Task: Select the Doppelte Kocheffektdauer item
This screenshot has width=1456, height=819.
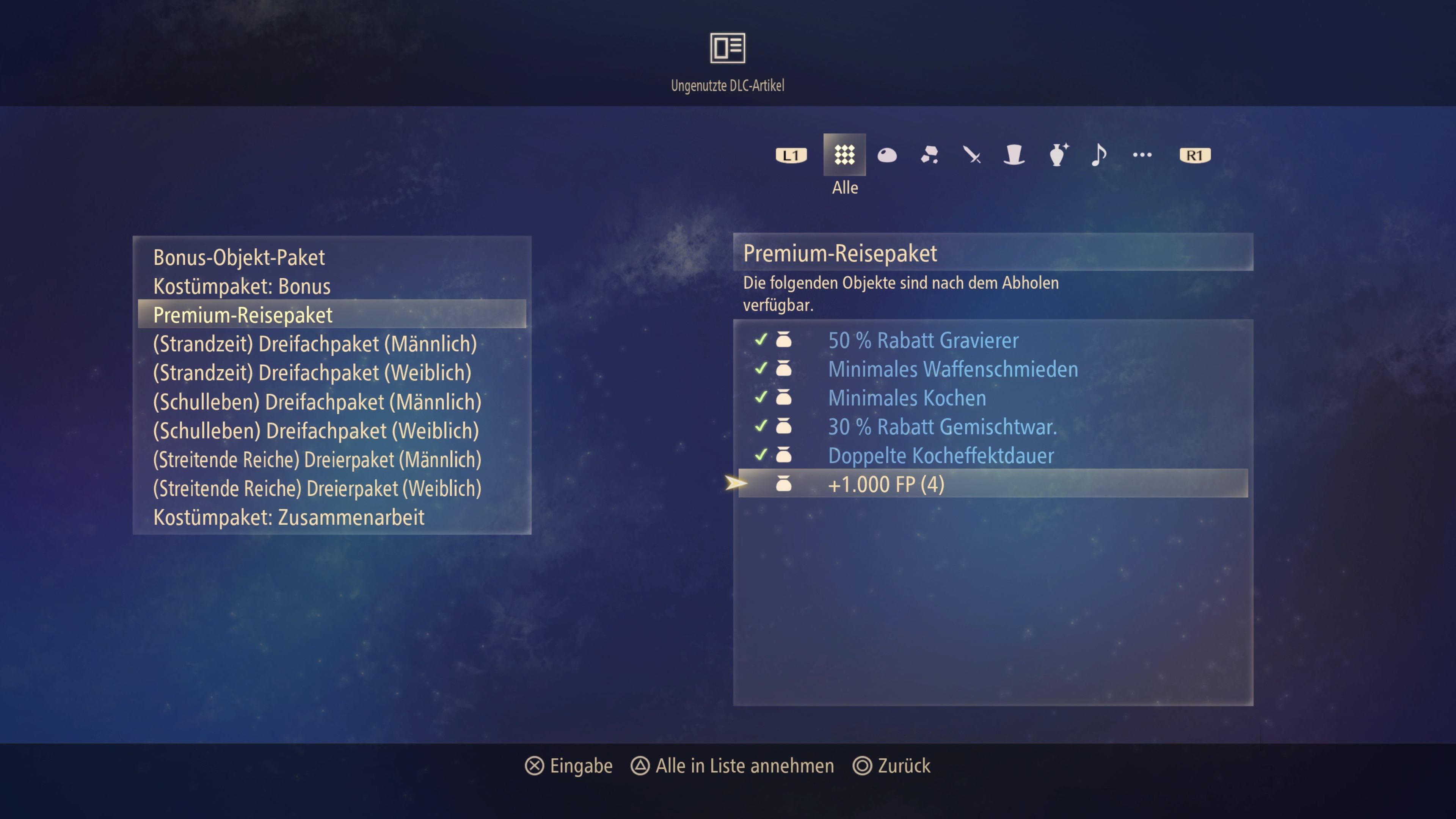Action: pyautogui.click(x=940, y=455)
